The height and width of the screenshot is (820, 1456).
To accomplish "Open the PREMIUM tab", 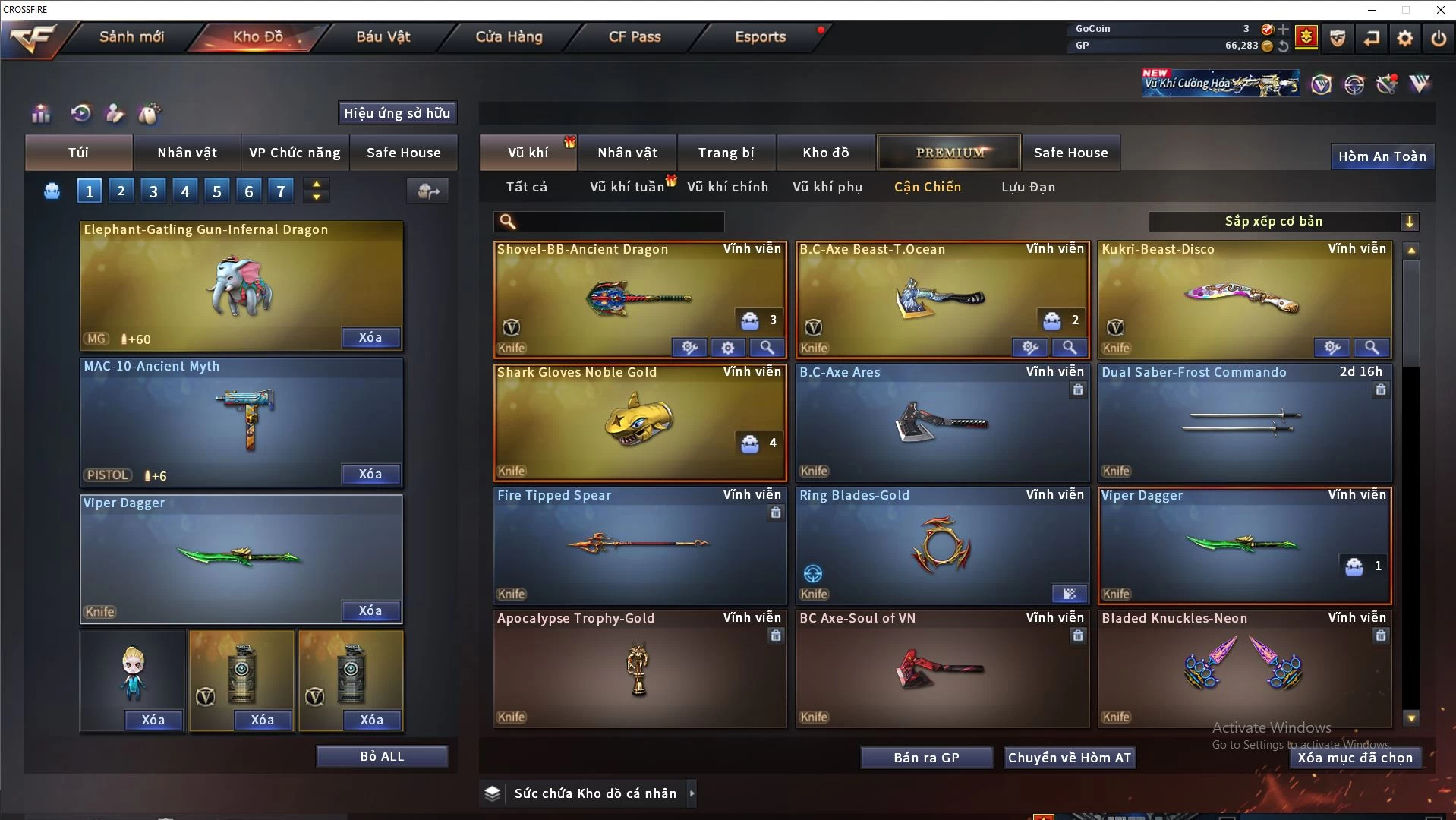I will click(950, 153).
